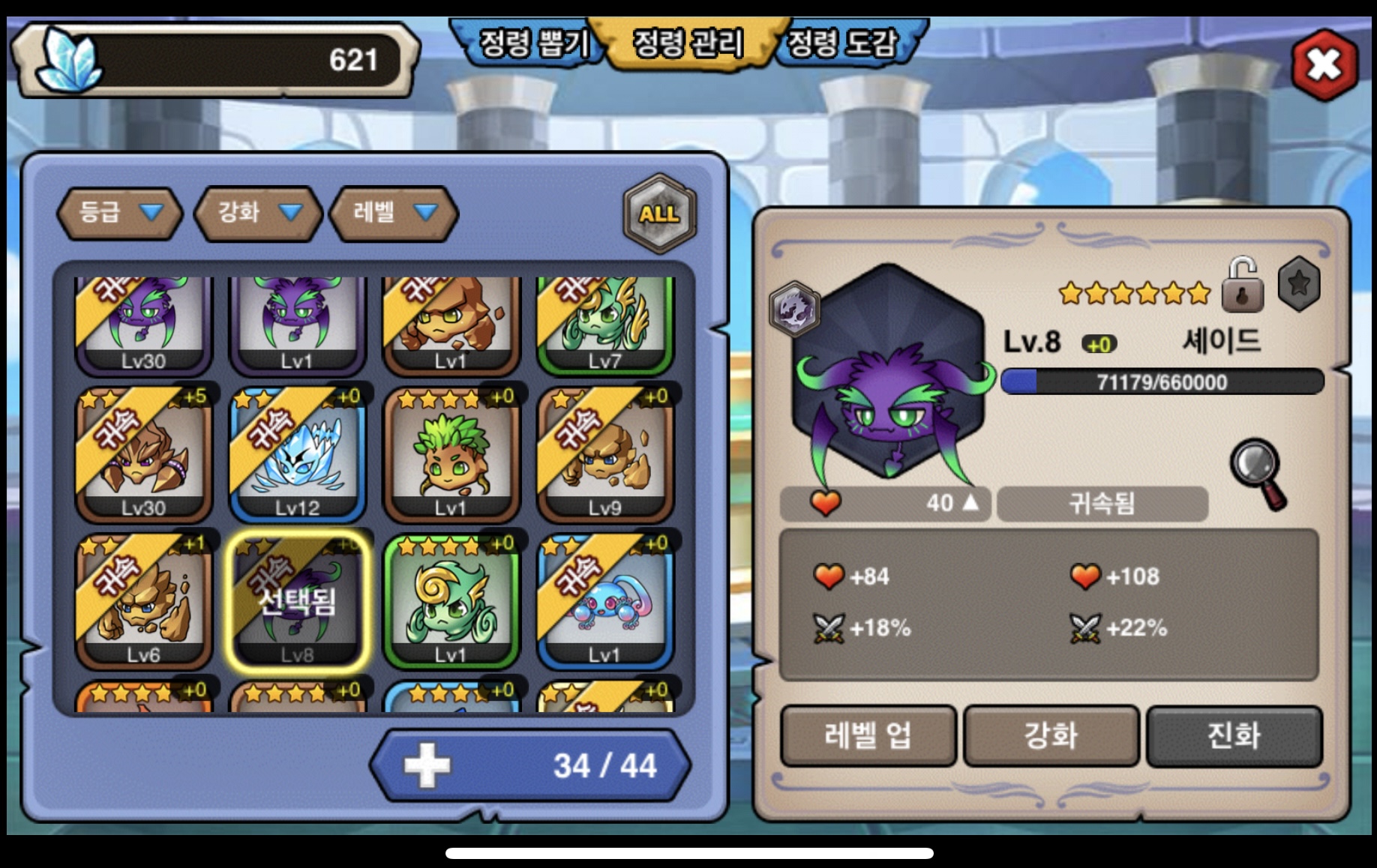Close the spirit management screen
The image size is (1377, 868).
pyautogui.click(x=1324, y=65)
